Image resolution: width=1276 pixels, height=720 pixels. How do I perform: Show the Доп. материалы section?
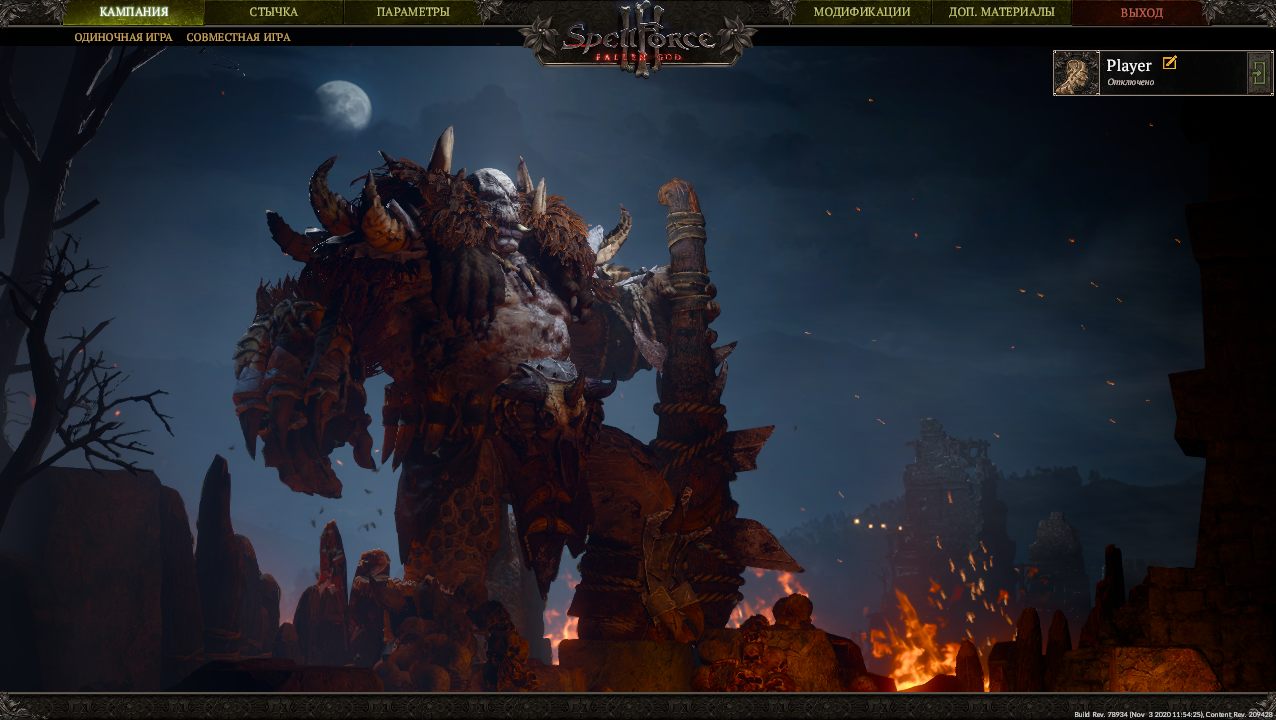pyautogui.click(x=1001, y=13)
